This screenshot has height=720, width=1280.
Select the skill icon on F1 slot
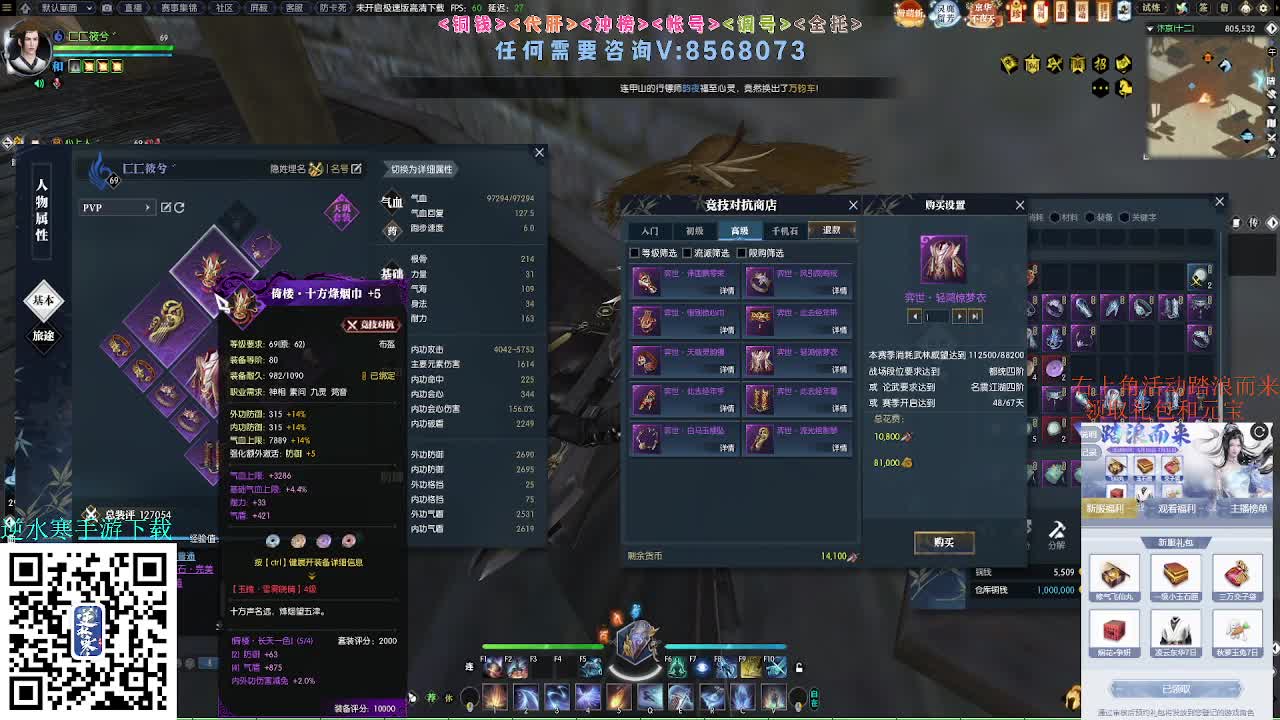[x=493, y=668]
